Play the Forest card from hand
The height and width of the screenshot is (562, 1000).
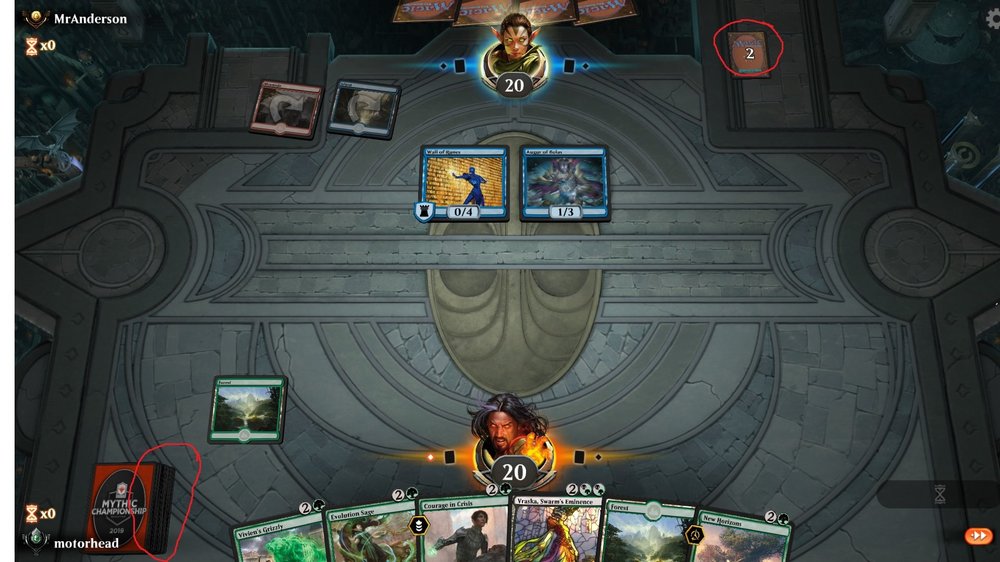650,531
